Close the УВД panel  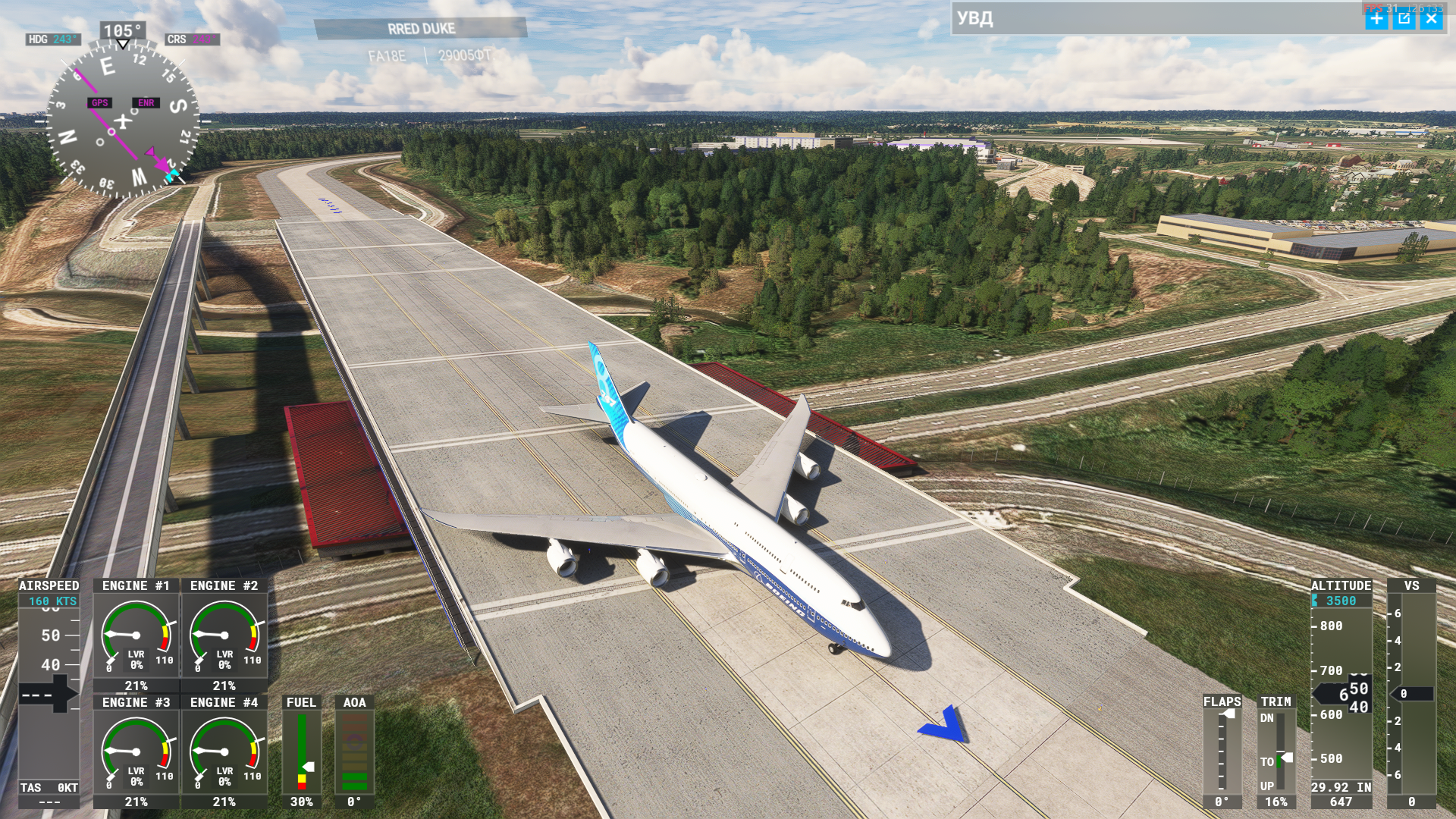coord(1431,19)
